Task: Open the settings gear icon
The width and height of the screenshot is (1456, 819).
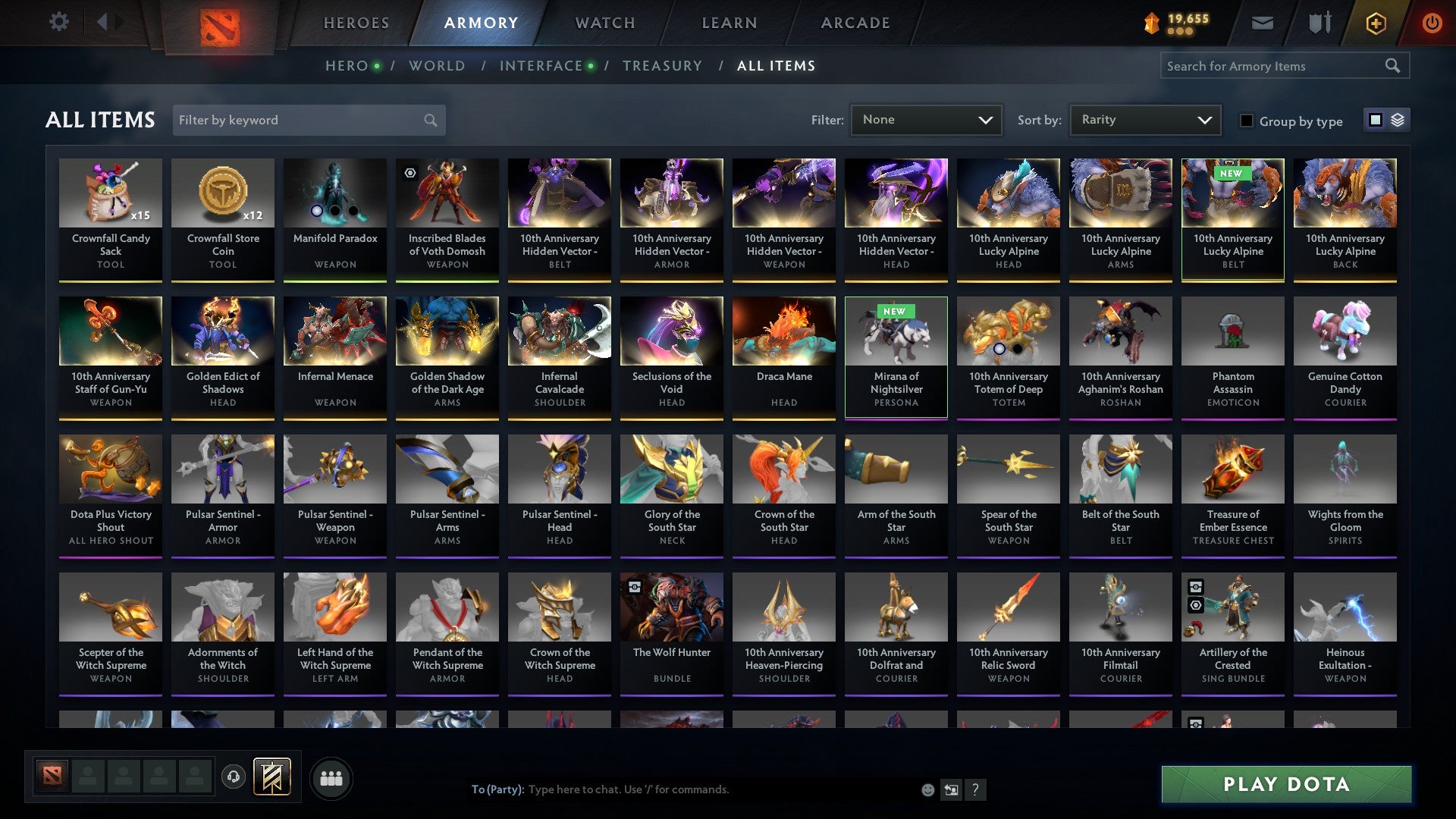Action: tap(59, 22)
